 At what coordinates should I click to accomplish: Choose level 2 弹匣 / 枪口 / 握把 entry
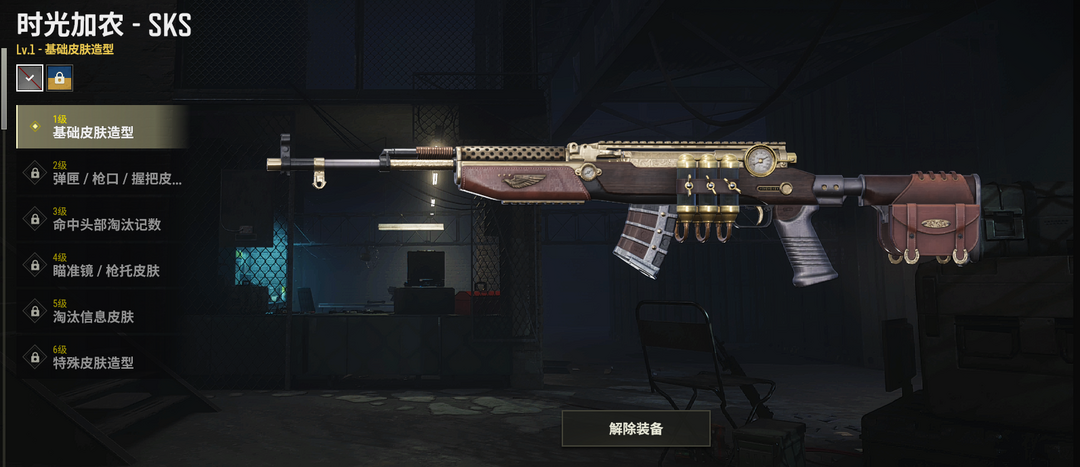100,173
